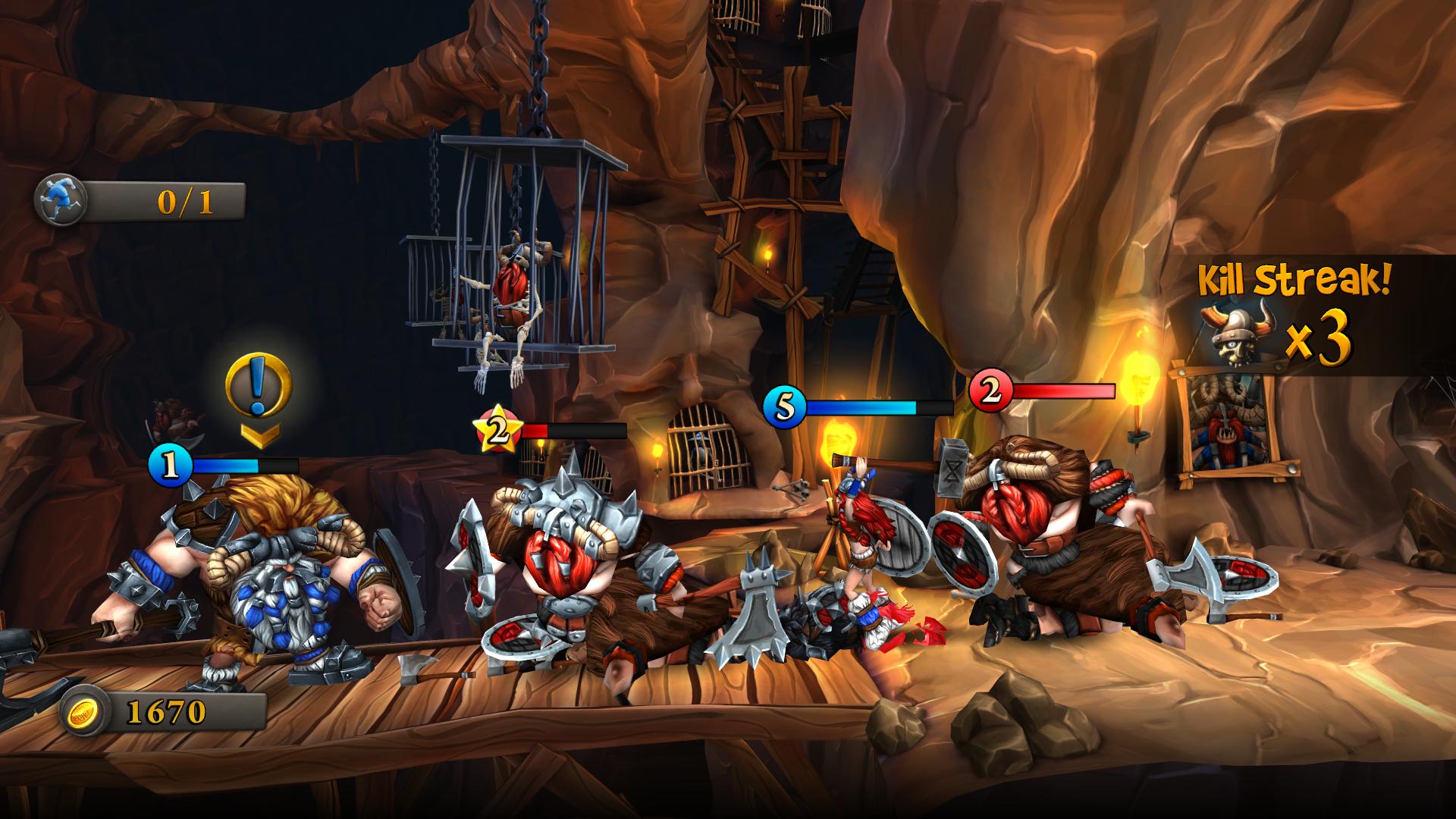This screenshot has height=819, width=1456.
Task: Click the gold coin icon beside the 1670 total
Action: click(x=85, y=711)
